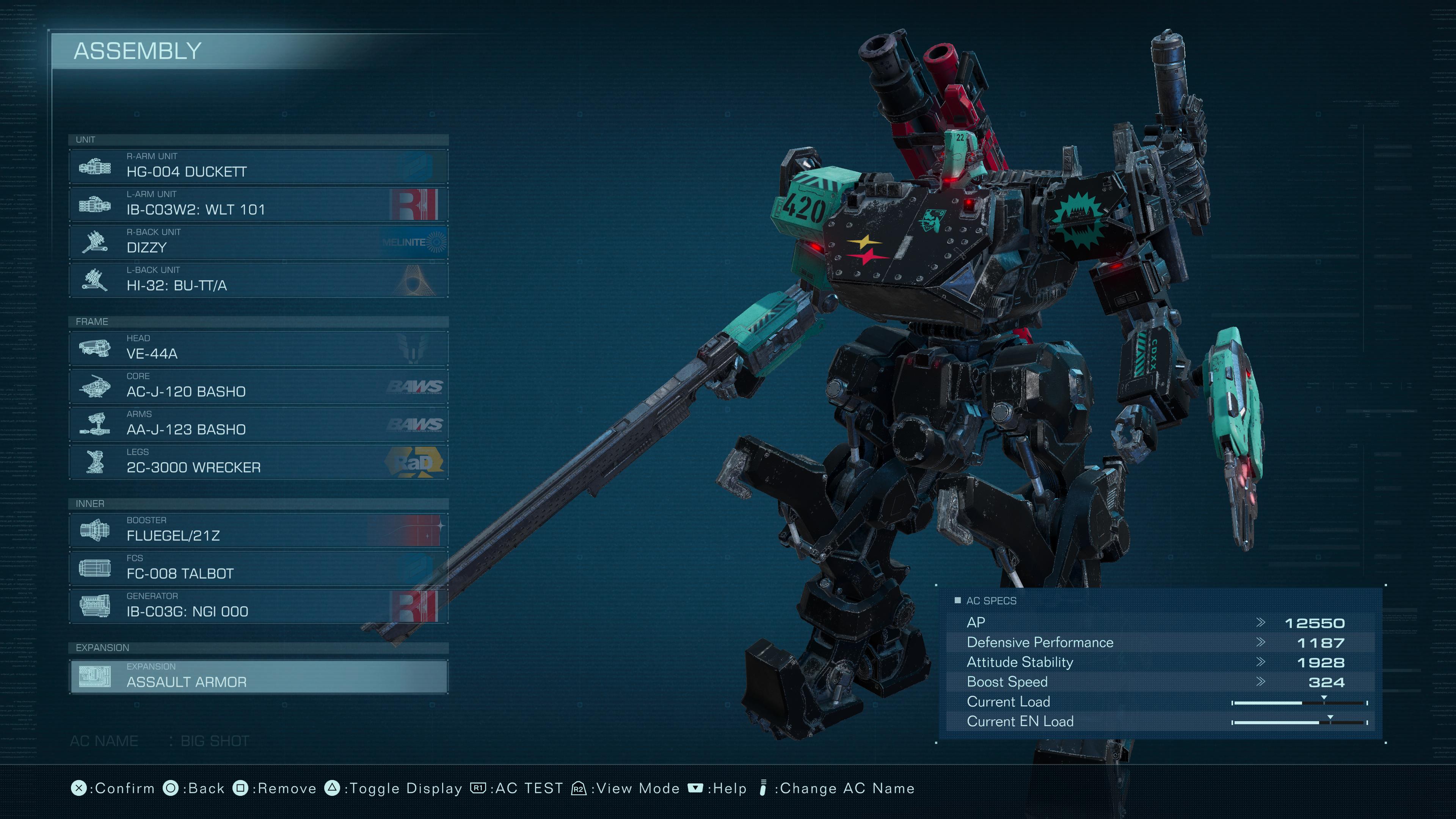Select the Expansion ASSAULT ARMOR slot
This screenshot has height=819, width=1456.
pyautogui.click(x=258, y=676)
